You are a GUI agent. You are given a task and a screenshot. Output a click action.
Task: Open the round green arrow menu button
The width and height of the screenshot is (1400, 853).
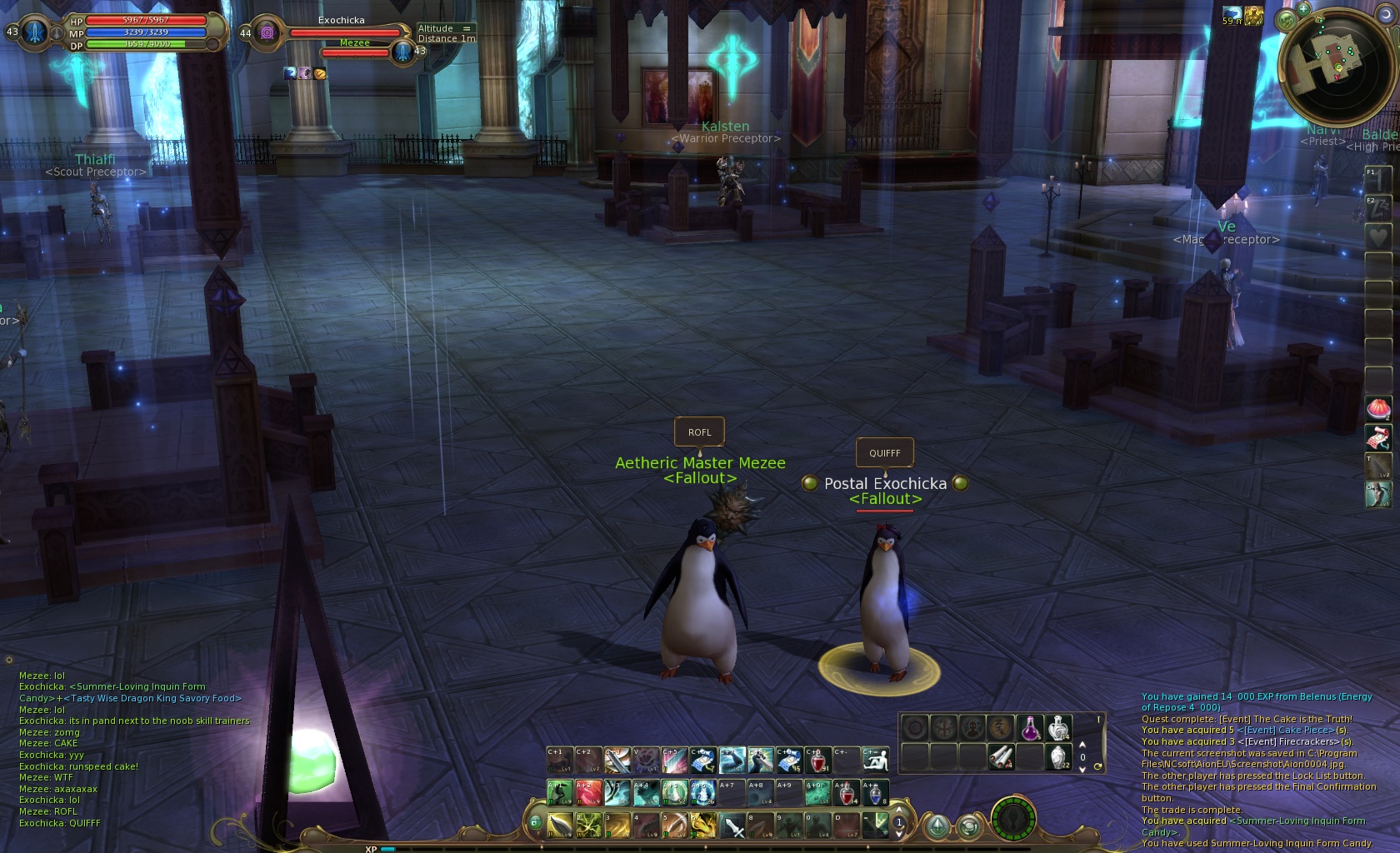click(937, 826)
